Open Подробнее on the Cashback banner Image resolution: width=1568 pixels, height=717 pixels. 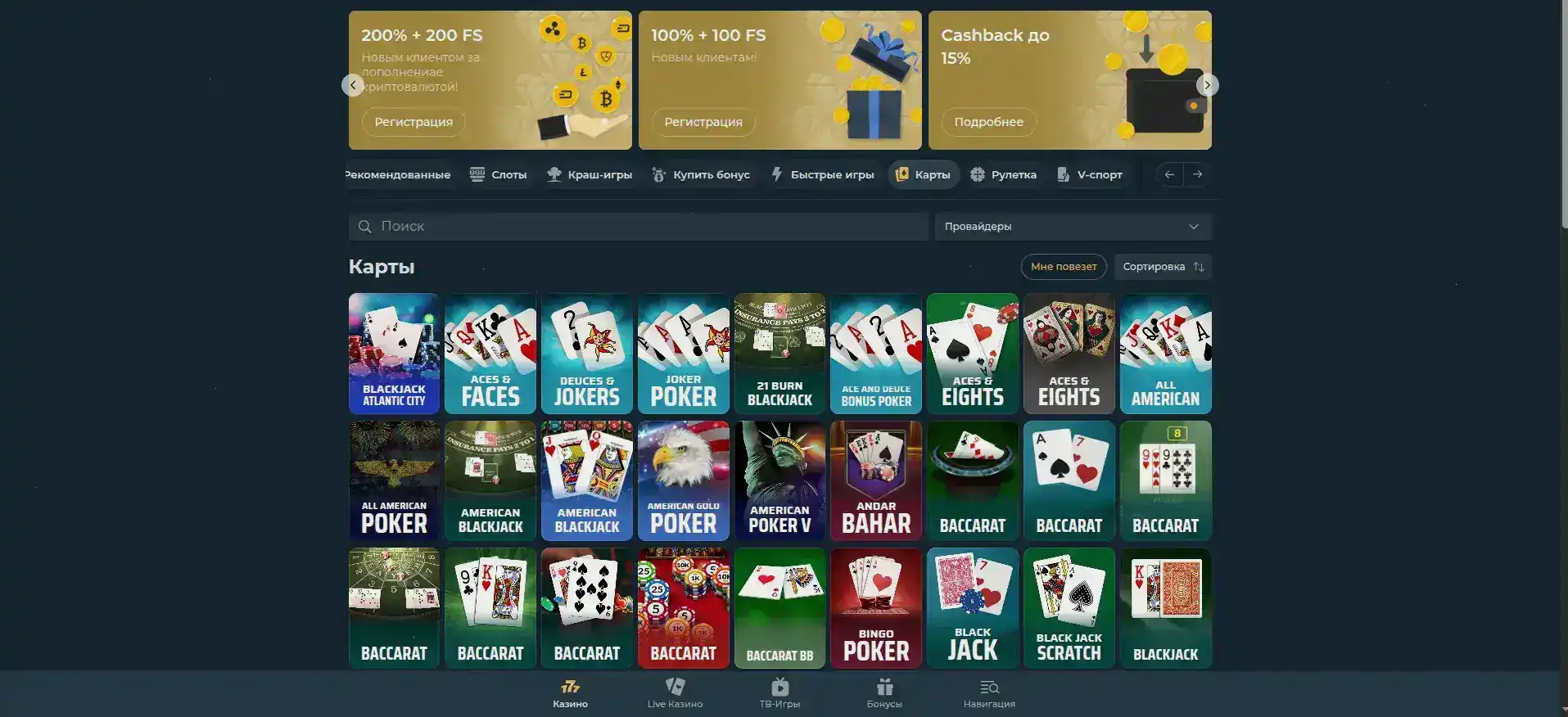click(988, 122)
